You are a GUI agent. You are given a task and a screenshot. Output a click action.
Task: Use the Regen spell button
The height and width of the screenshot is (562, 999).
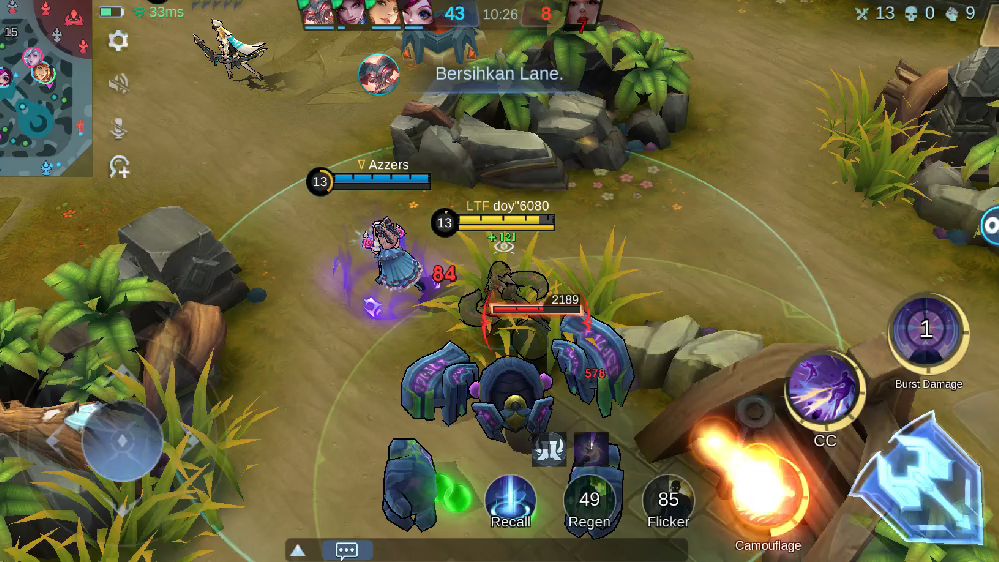589,499
